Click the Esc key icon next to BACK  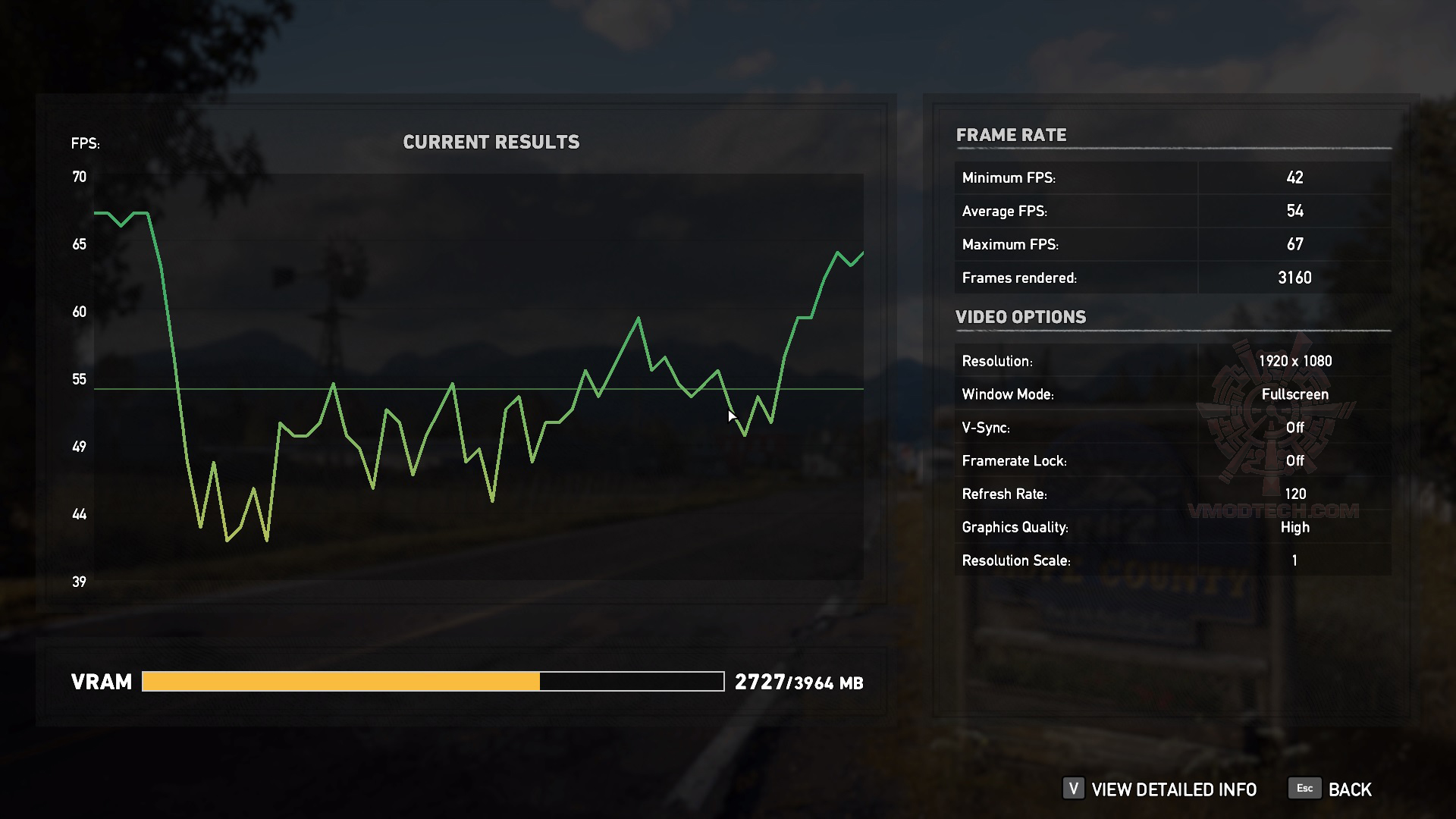click(x=1304, y=789)
